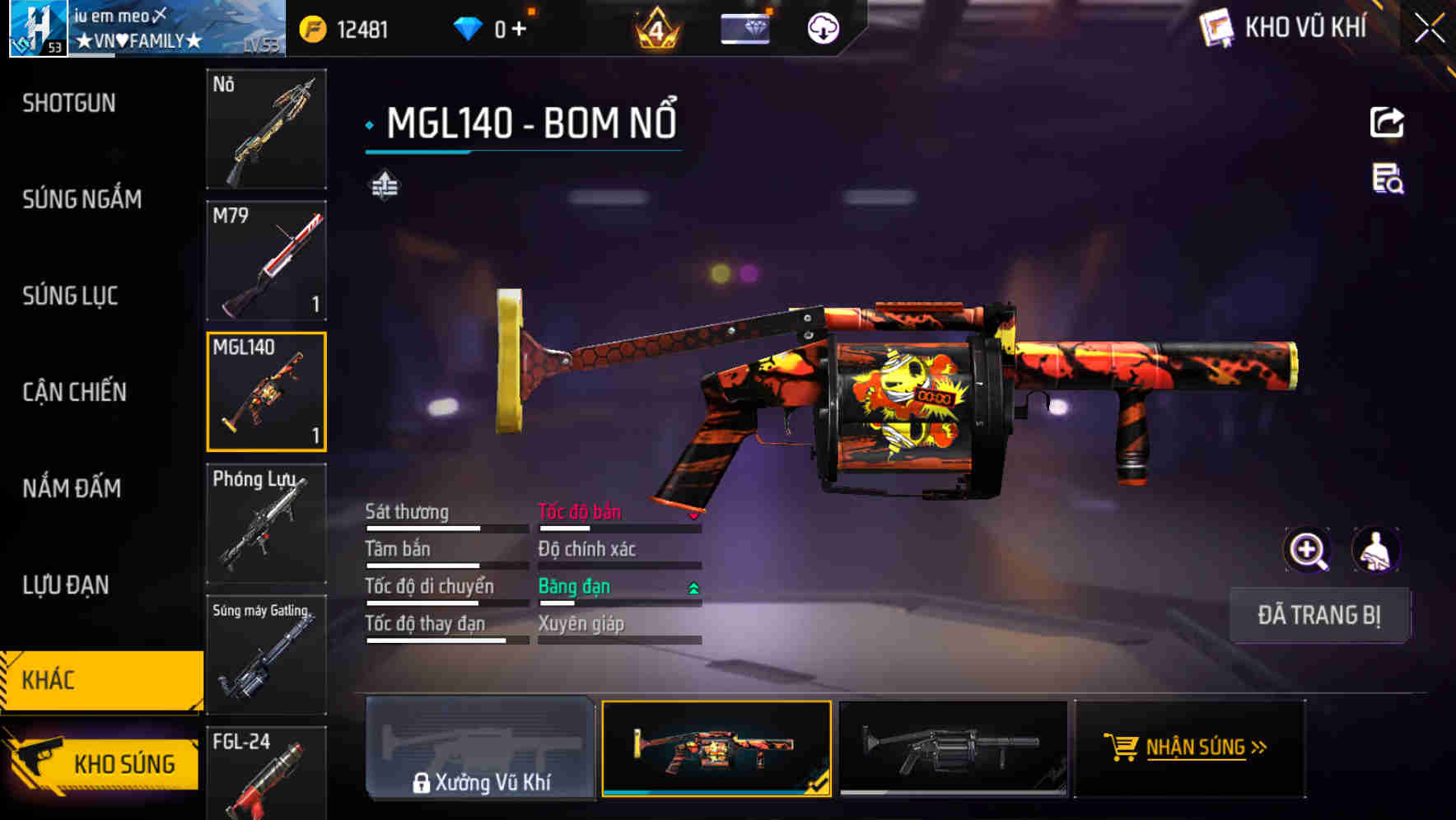Open the share icon near the top right

click(1388, 122)
